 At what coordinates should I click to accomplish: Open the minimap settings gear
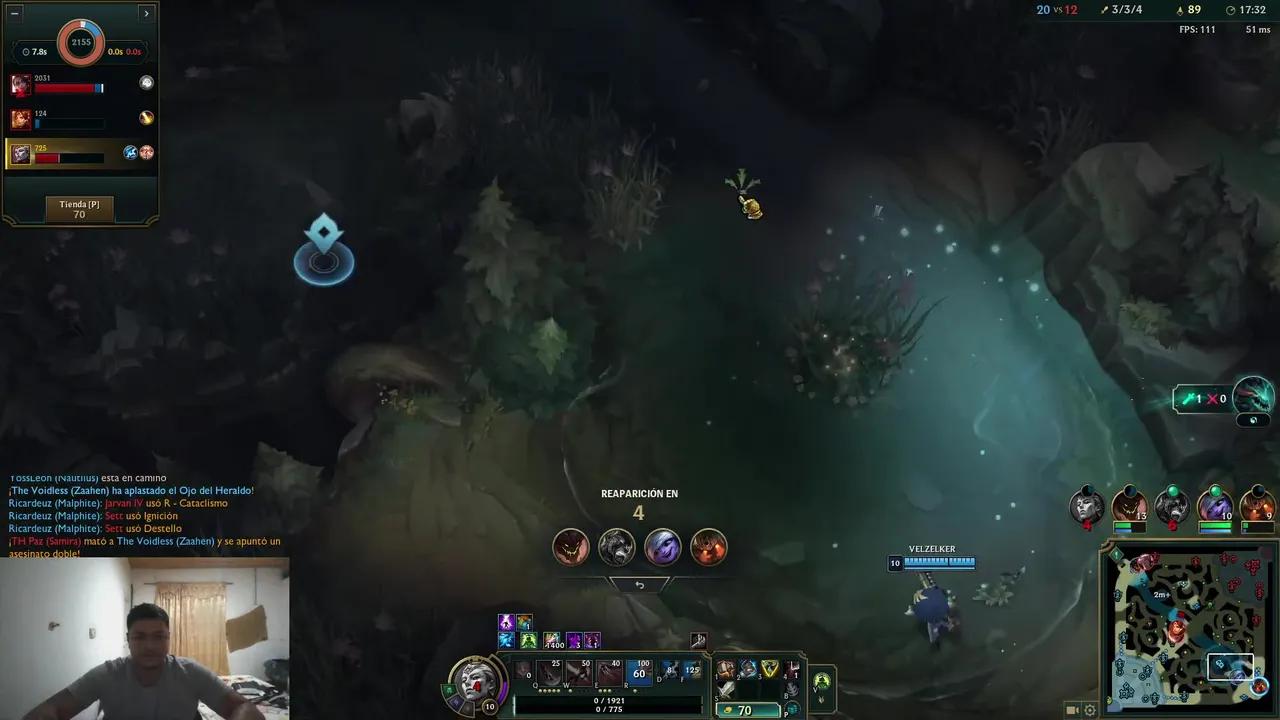pyautogui.click(x=1090, y=710)
